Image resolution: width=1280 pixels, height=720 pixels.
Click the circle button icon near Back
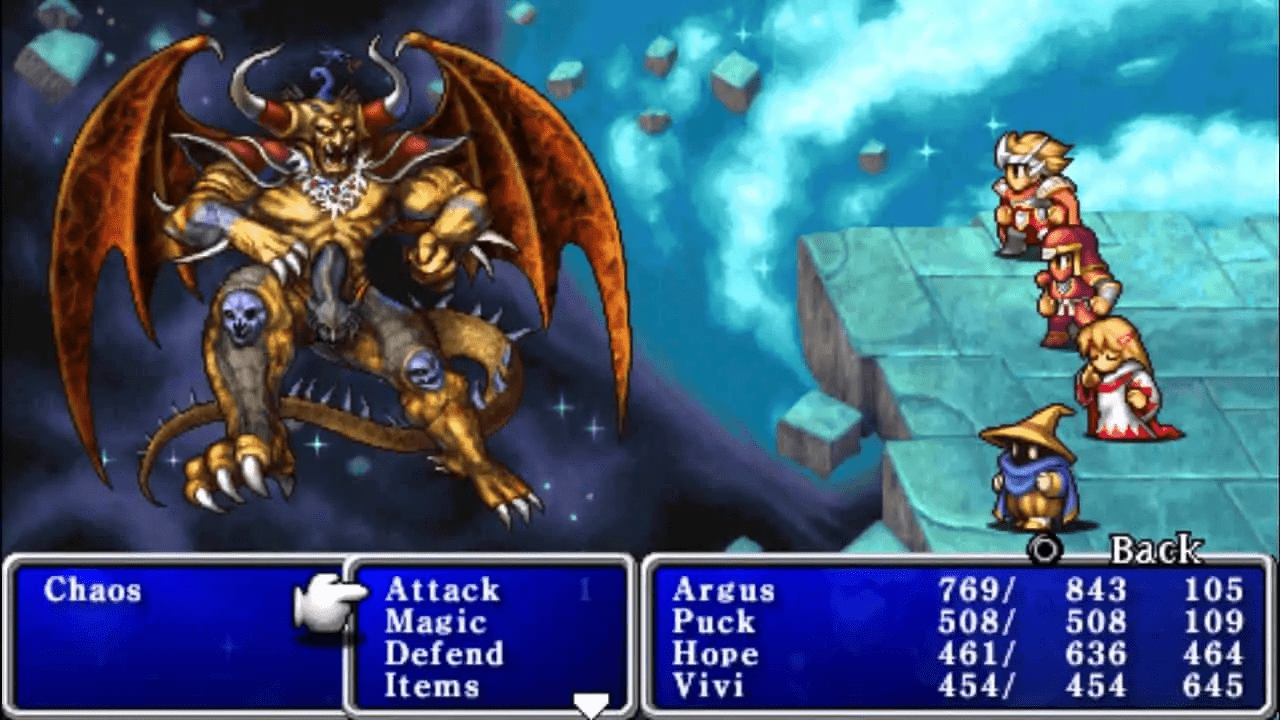coord(1044,549)
